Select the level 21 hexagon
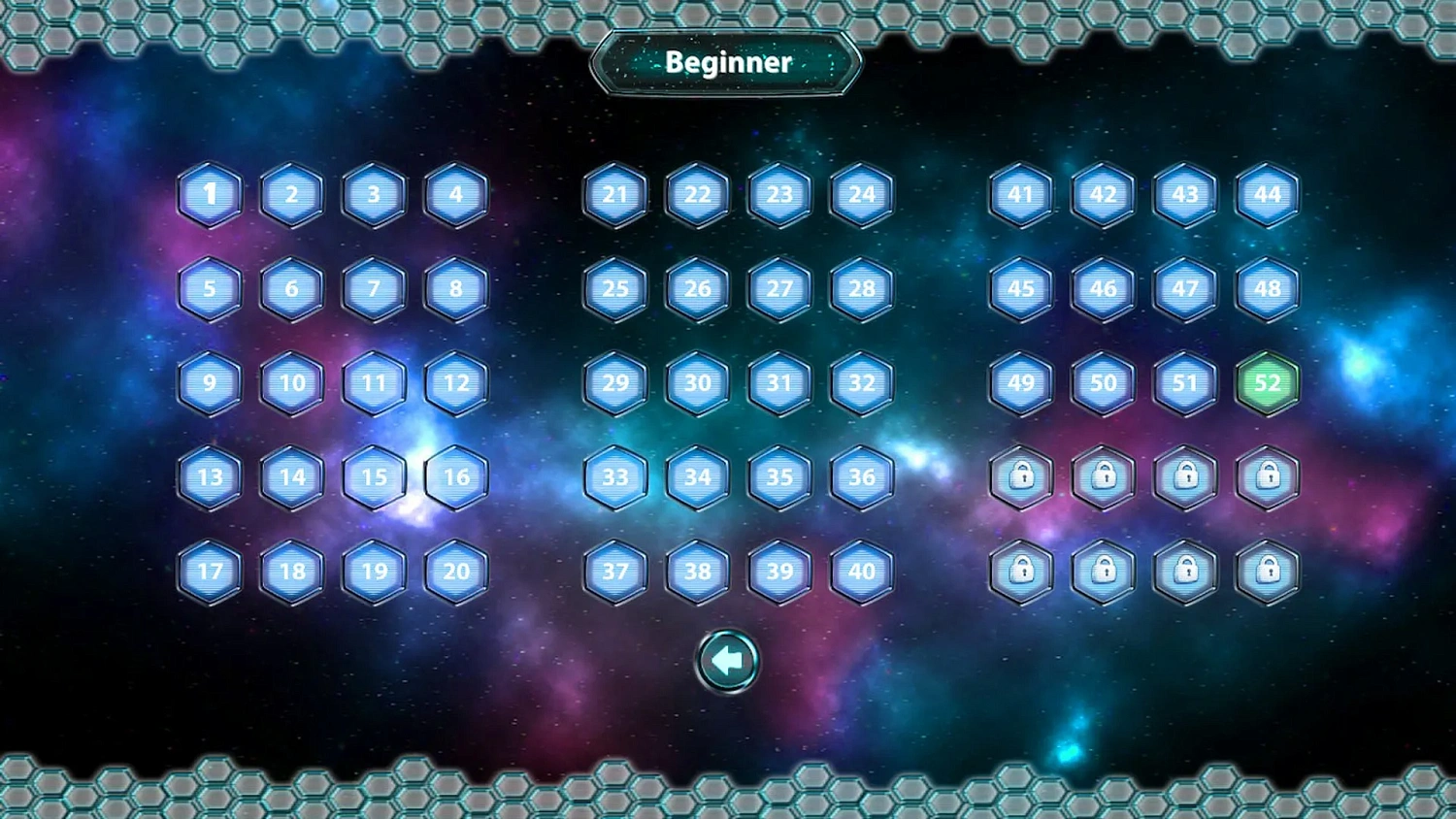This screenshot has width=1456, height=819. [614, 195]
